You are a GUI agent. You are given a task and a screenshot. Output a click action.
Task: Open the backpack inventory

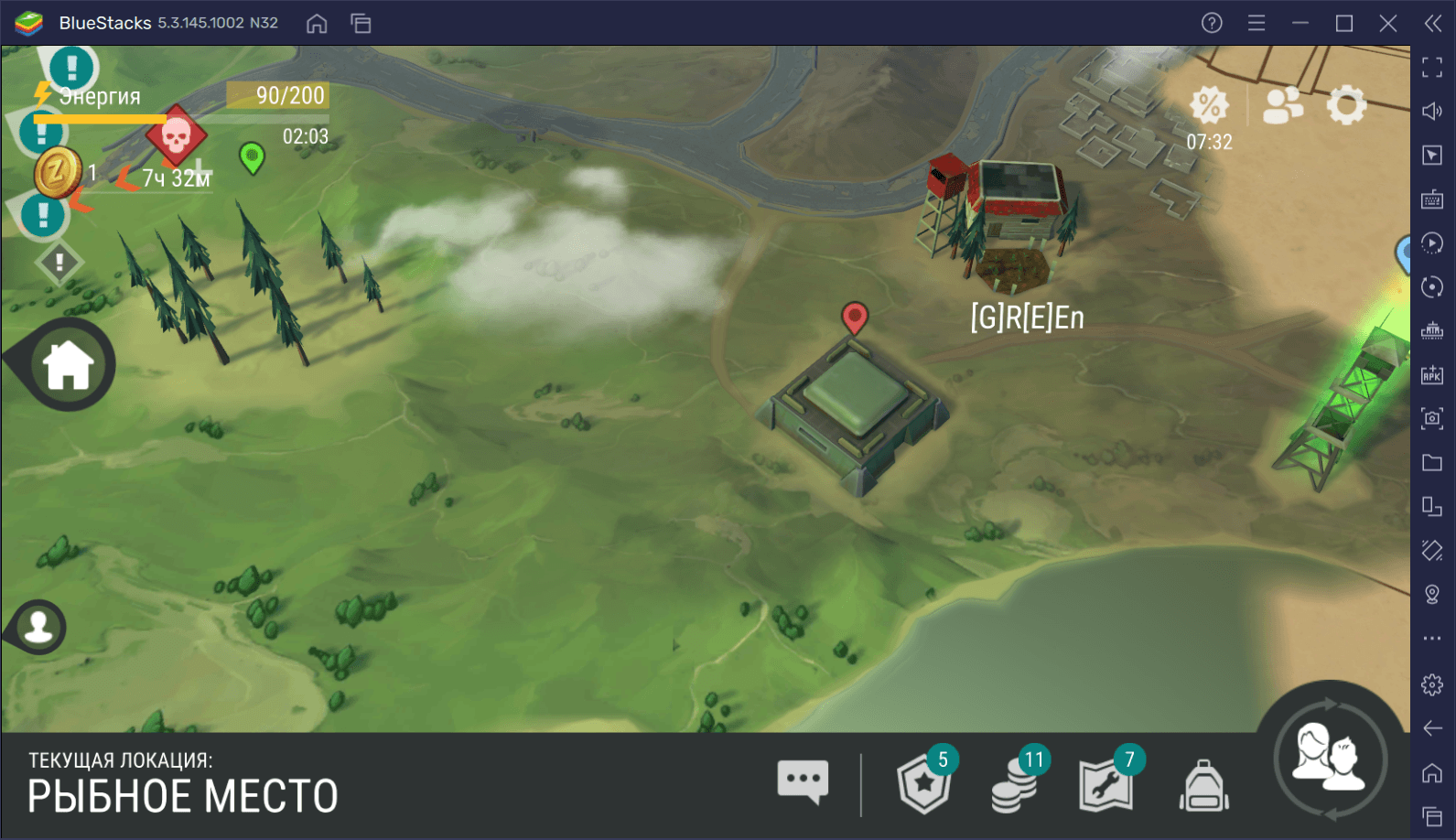(x=1203, y=786)
